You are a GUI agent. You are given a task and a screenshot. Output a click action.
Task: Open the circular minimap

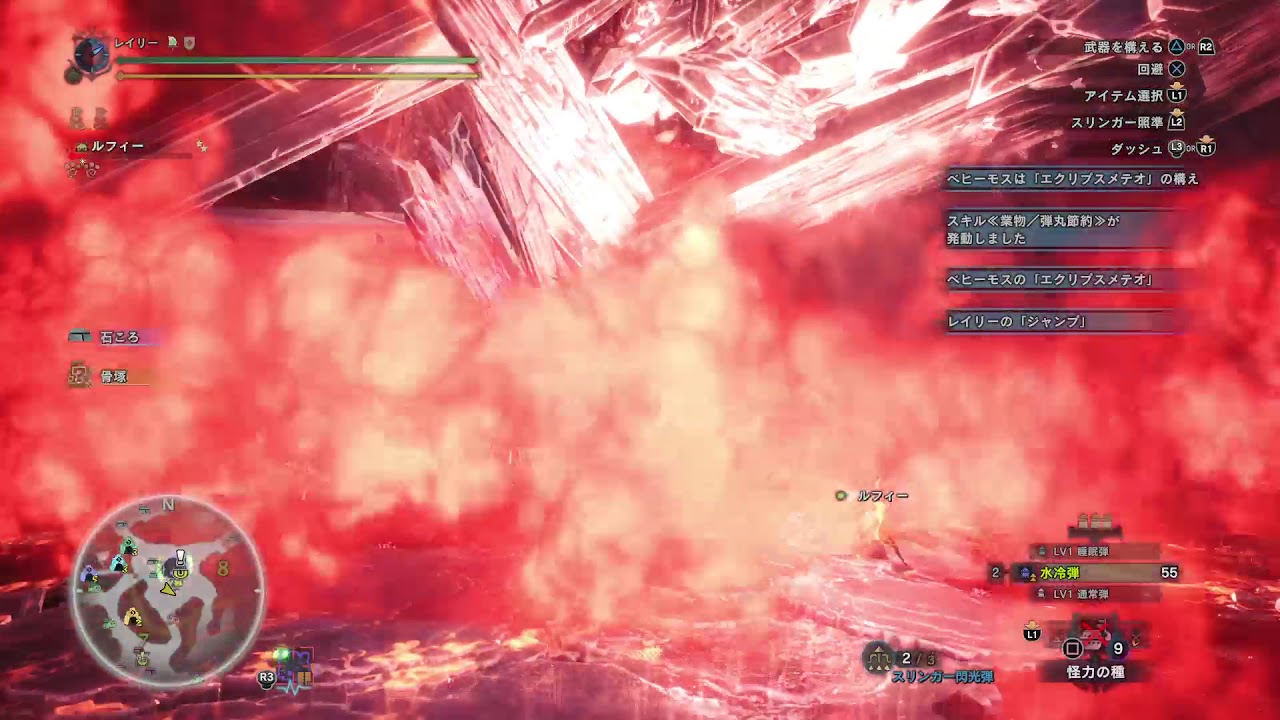click(168, 591)
